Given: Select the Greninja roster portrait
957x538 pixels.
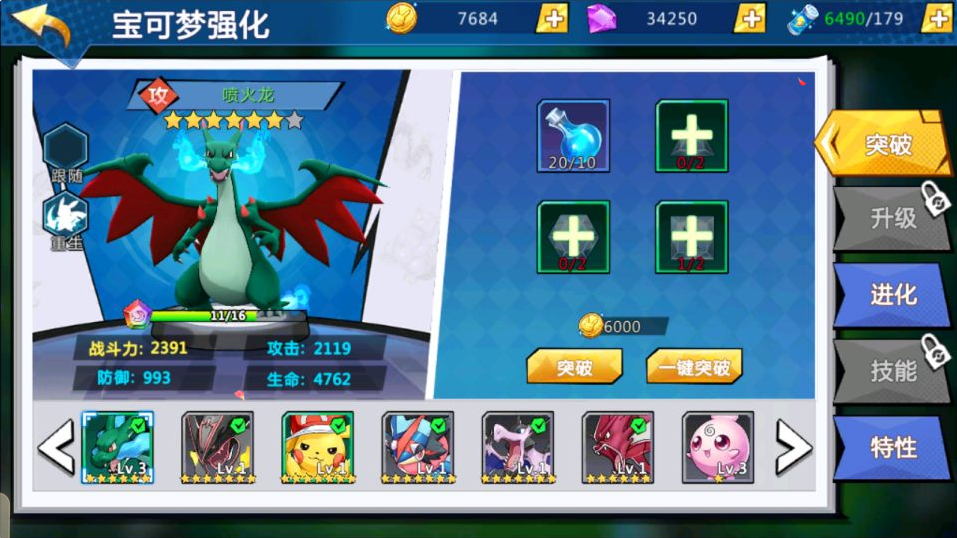Looking at the screenshot, I should 417,447.
